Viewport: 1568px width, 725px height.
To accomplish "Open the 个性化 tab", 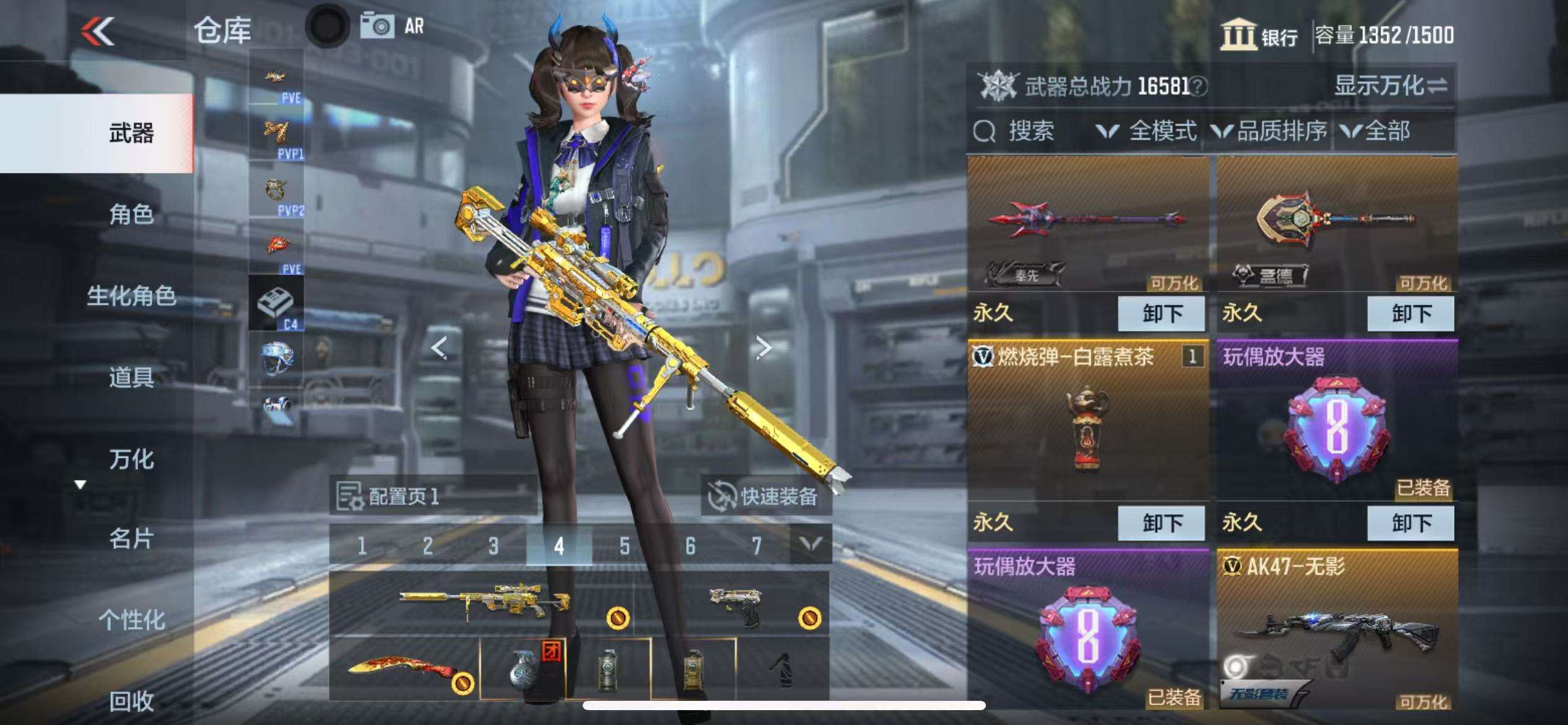I will pyautogui.click(x=131, y=620).
